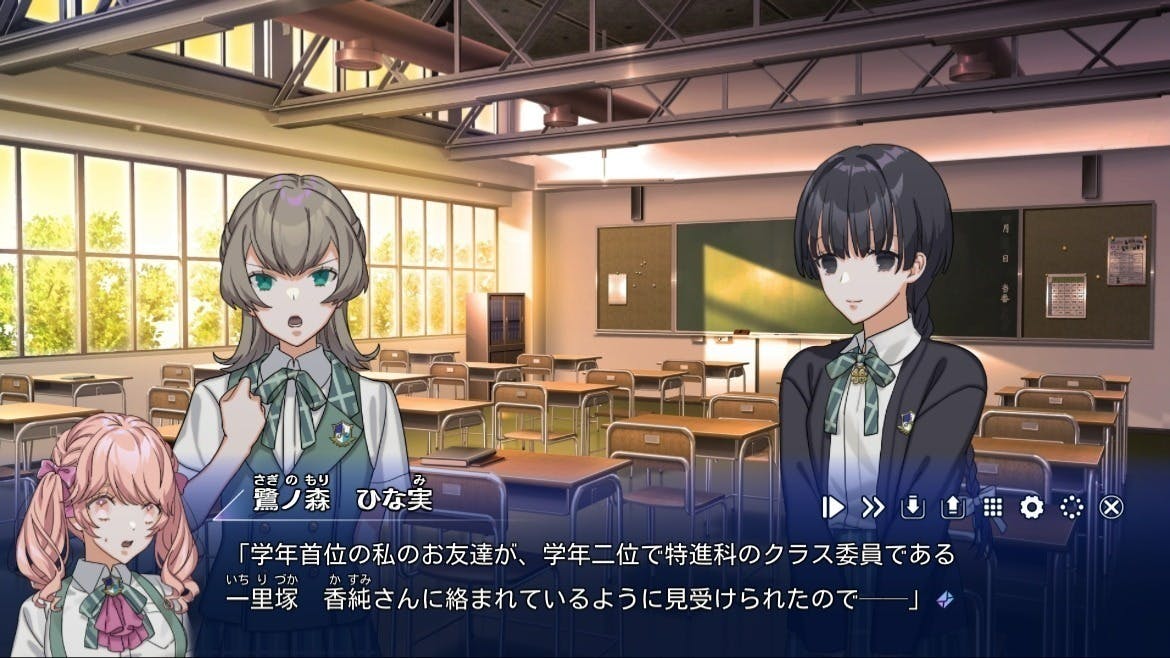The height and width of the screenshot is (658, 1170).
Task: Toggle auto-play with the play icon
Action: coord(833,507)
